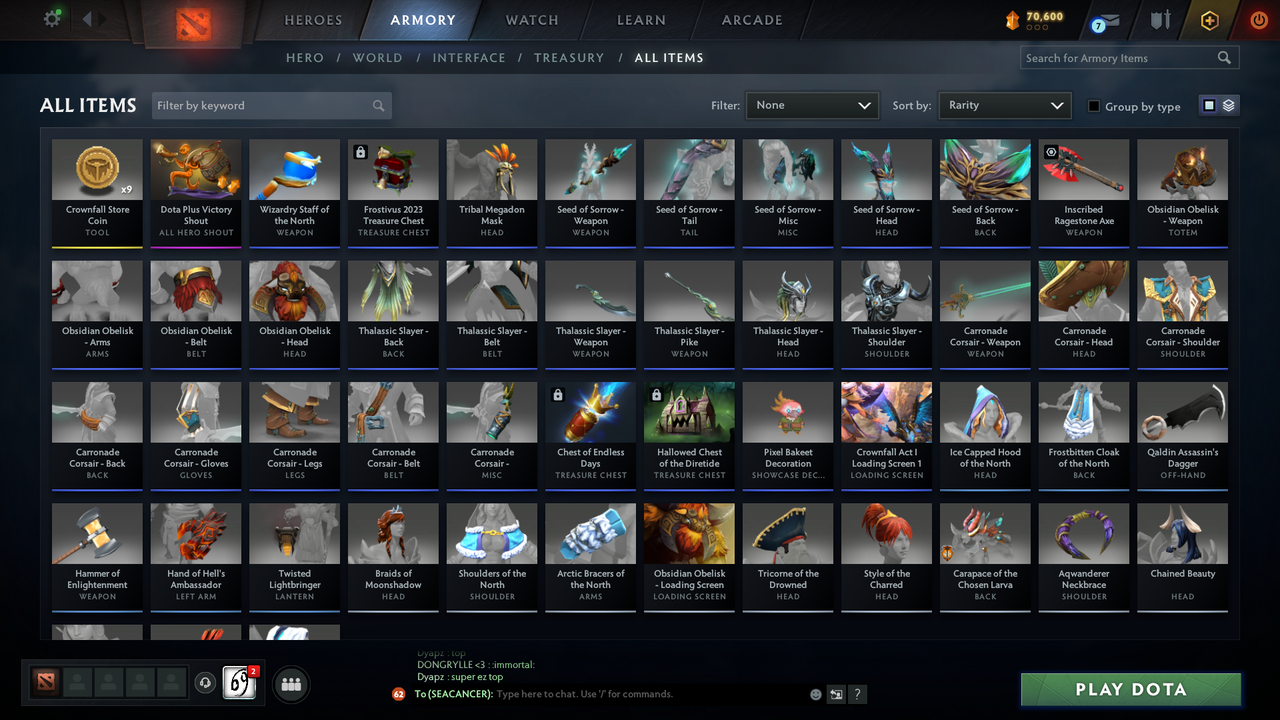The width and height of the screenshot is (1280, 720).
Task: Click the Play Dota button
Action: point(1130,689)
